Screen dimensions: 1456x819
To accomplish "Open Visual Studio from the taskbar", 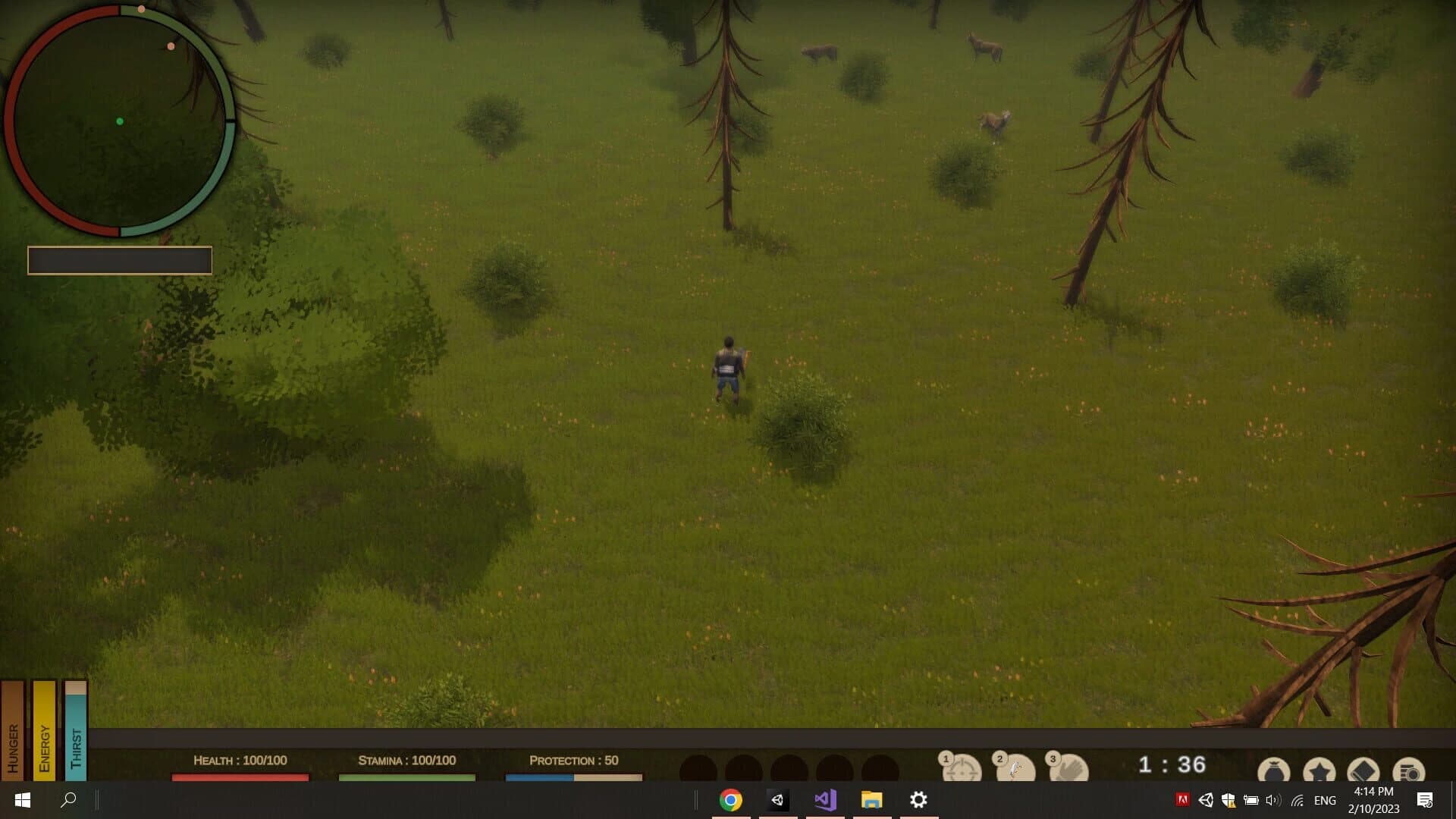I will pyautogui.click(x=824, y=799).
